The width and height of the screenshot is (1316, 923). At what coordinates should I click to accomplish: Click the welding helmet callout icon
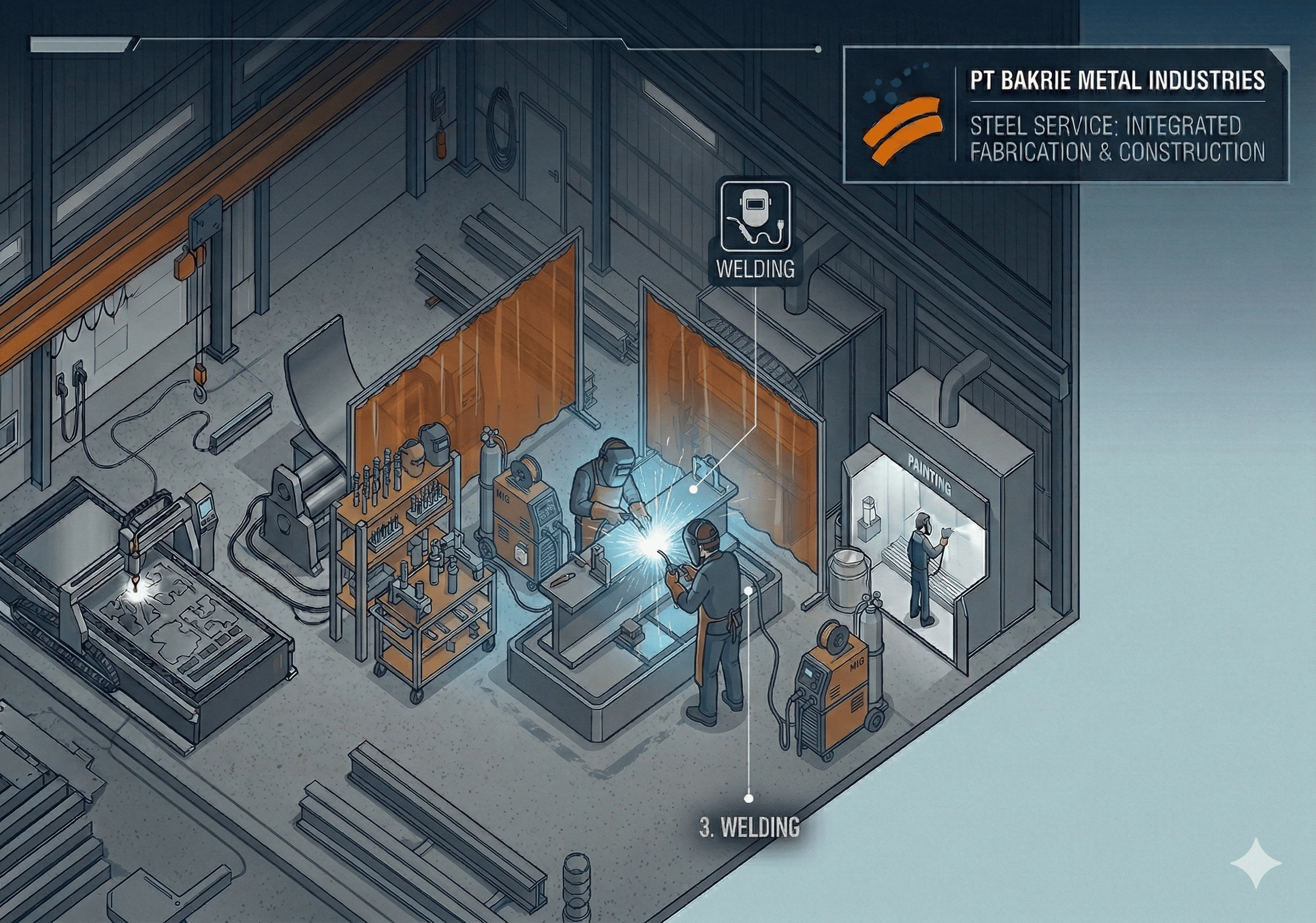[755, 216]
